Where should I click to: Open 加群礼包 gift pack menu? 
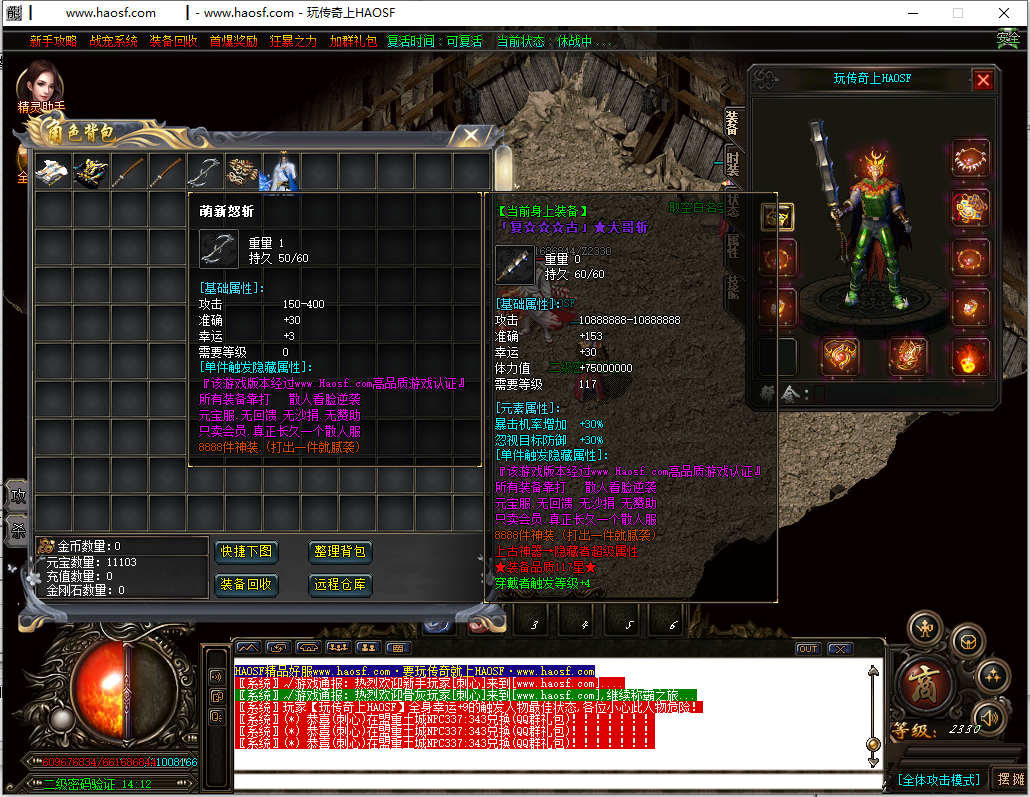[x=353, y=41]
